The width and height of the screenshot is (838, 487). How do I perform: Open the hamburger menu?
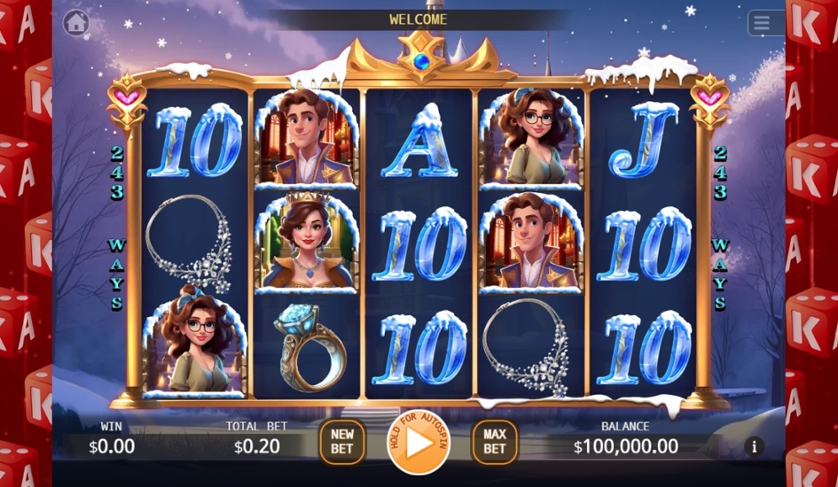pos(765,23)
